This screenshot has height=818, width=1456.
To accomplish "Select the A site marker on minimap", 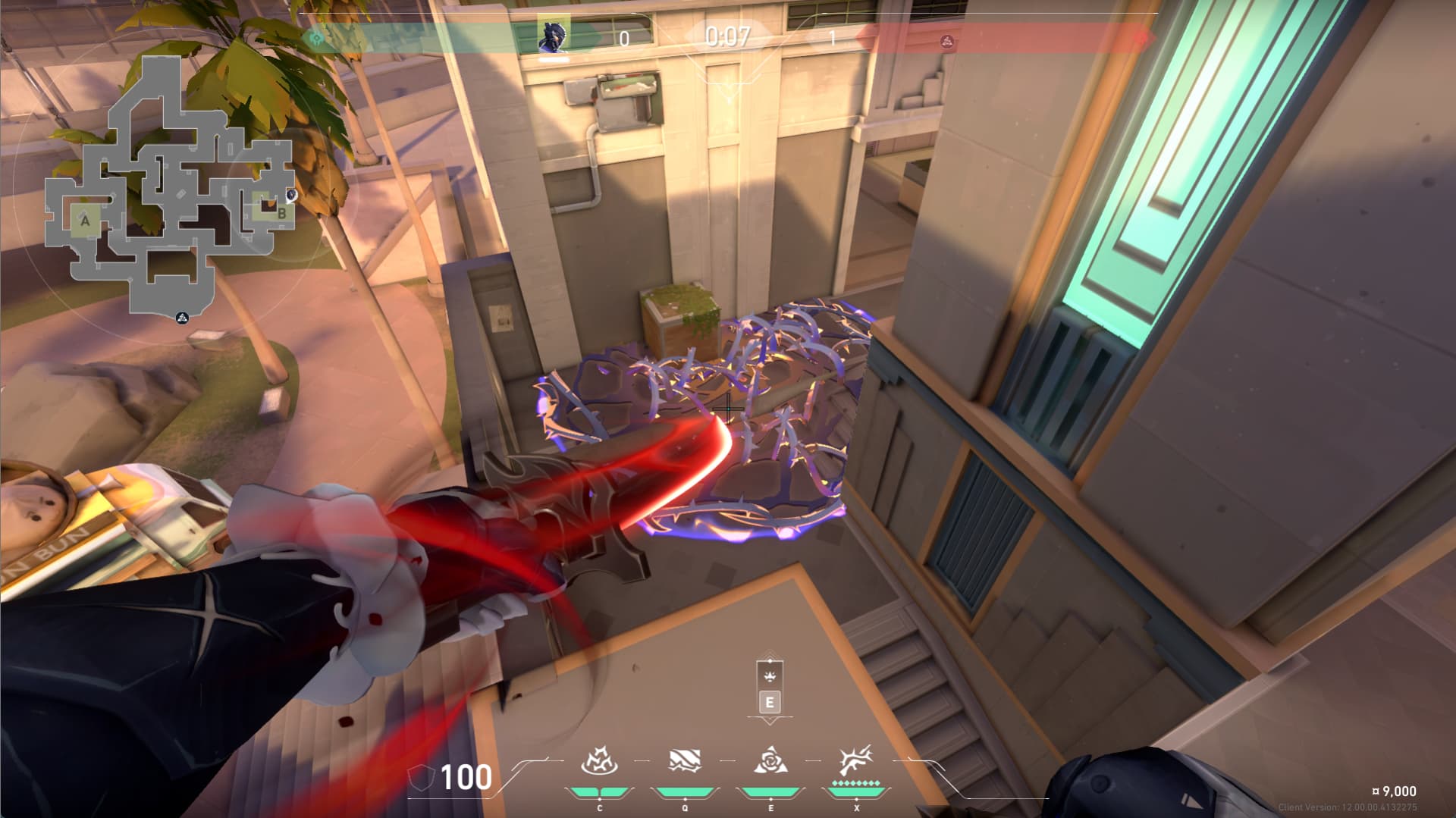I will click(x=85, y=221).
